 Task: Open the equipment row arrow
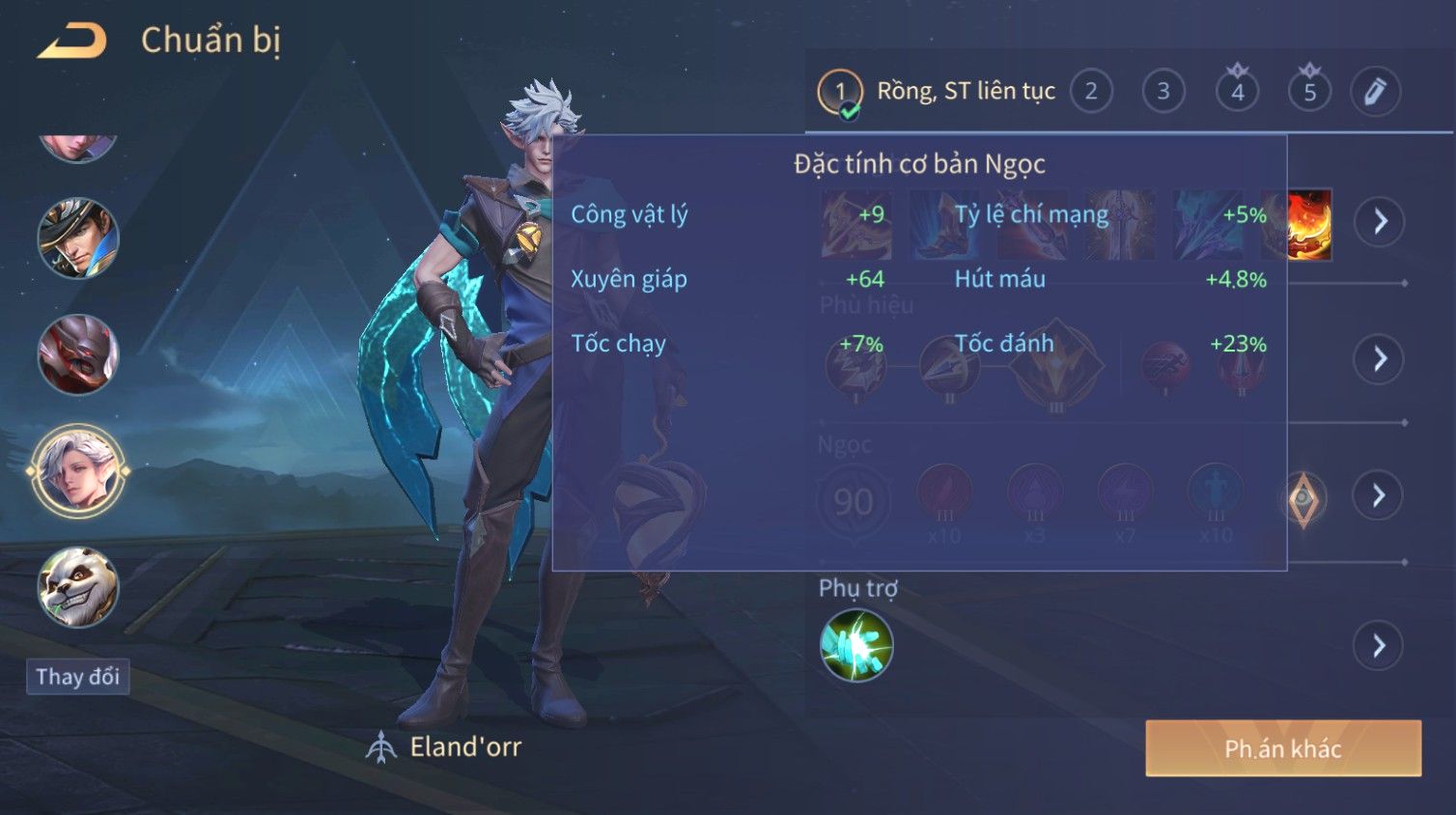1380,222
